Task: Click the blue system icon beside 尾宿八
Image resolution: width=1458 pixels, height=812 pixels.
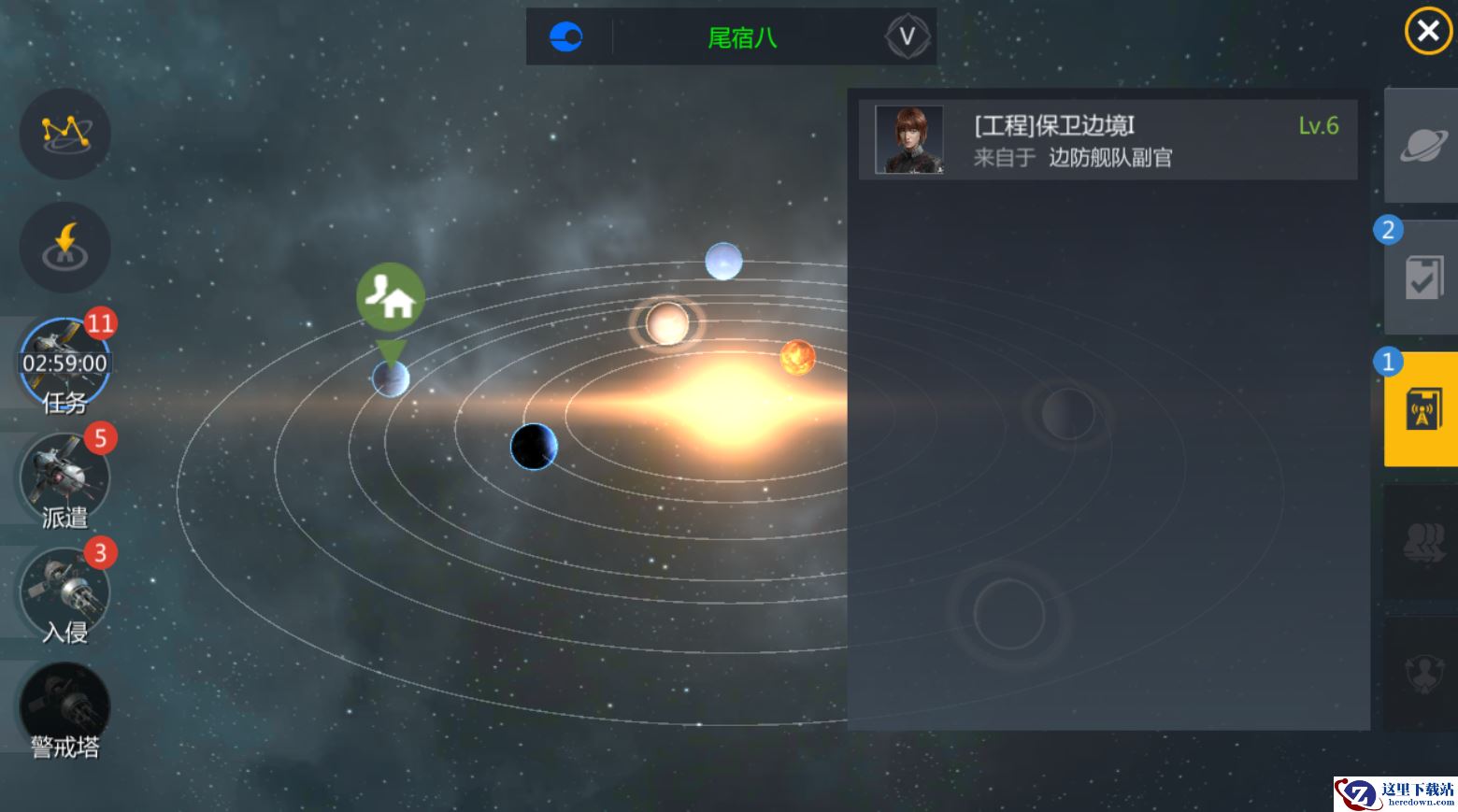Action: pyautogui.click(x=566, y=37)
